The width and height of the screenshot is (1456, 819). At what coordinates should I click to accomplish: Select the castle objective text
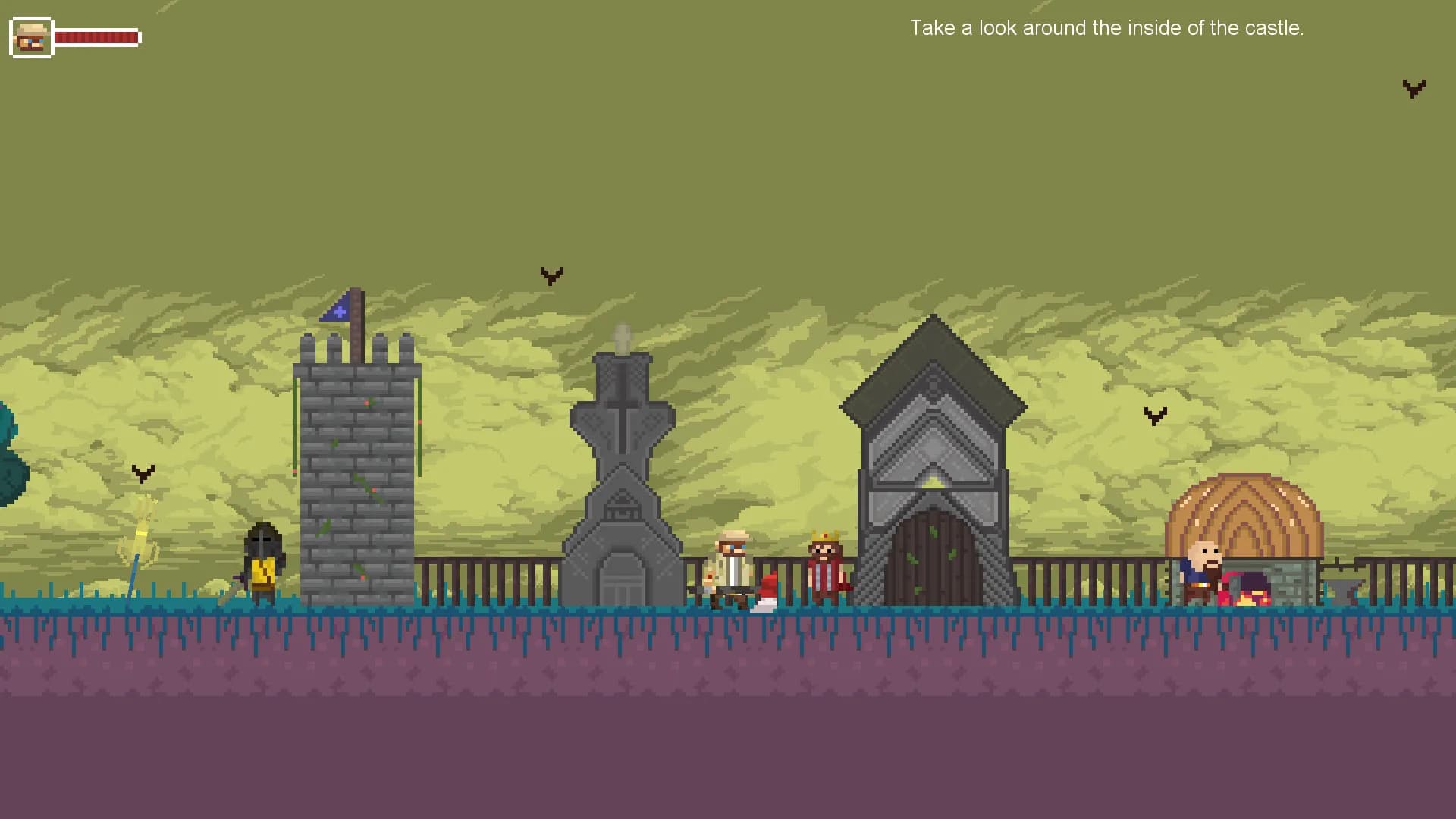(x=1106, y=28)
